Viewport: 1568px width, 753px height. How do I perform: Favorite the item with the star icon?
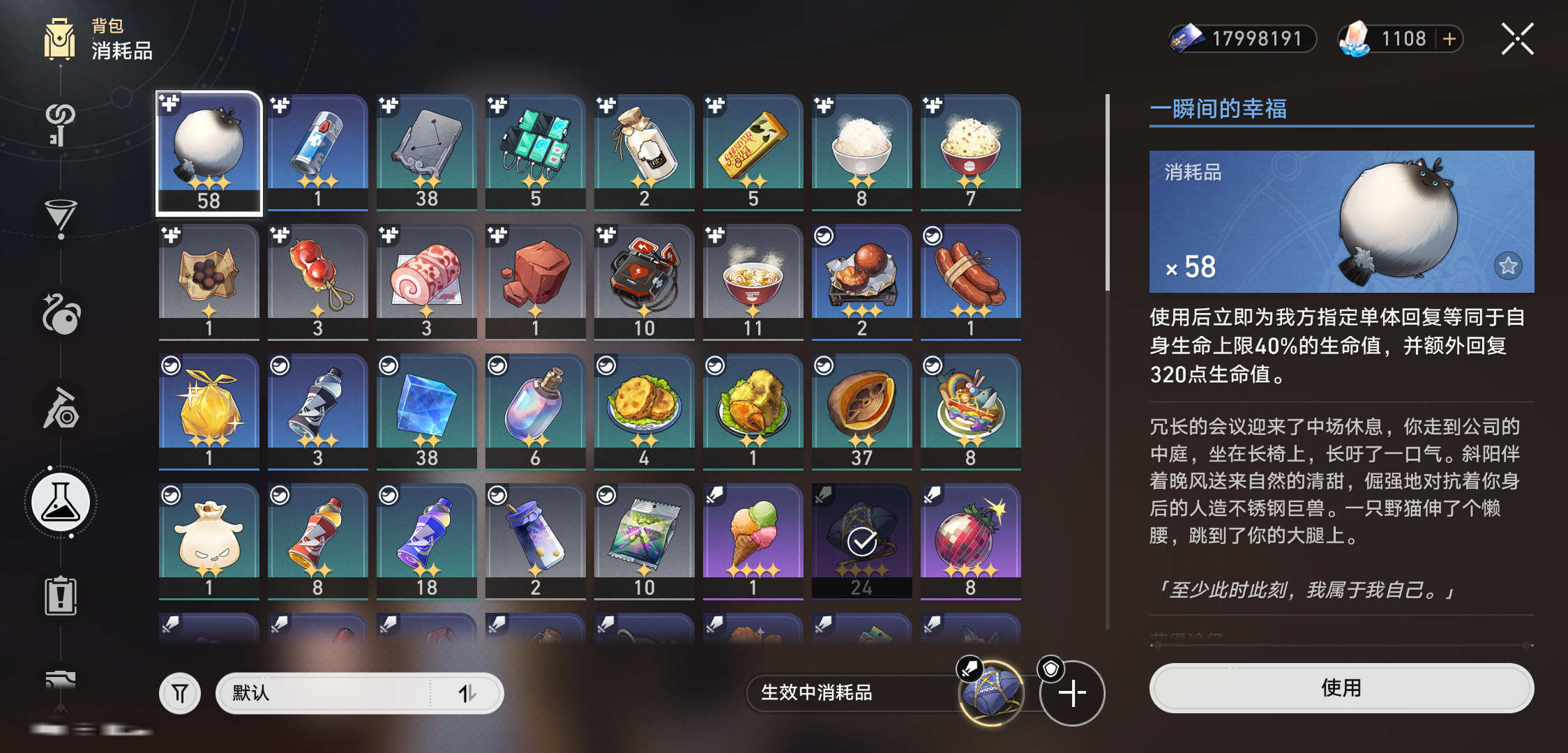[1508, 266]
